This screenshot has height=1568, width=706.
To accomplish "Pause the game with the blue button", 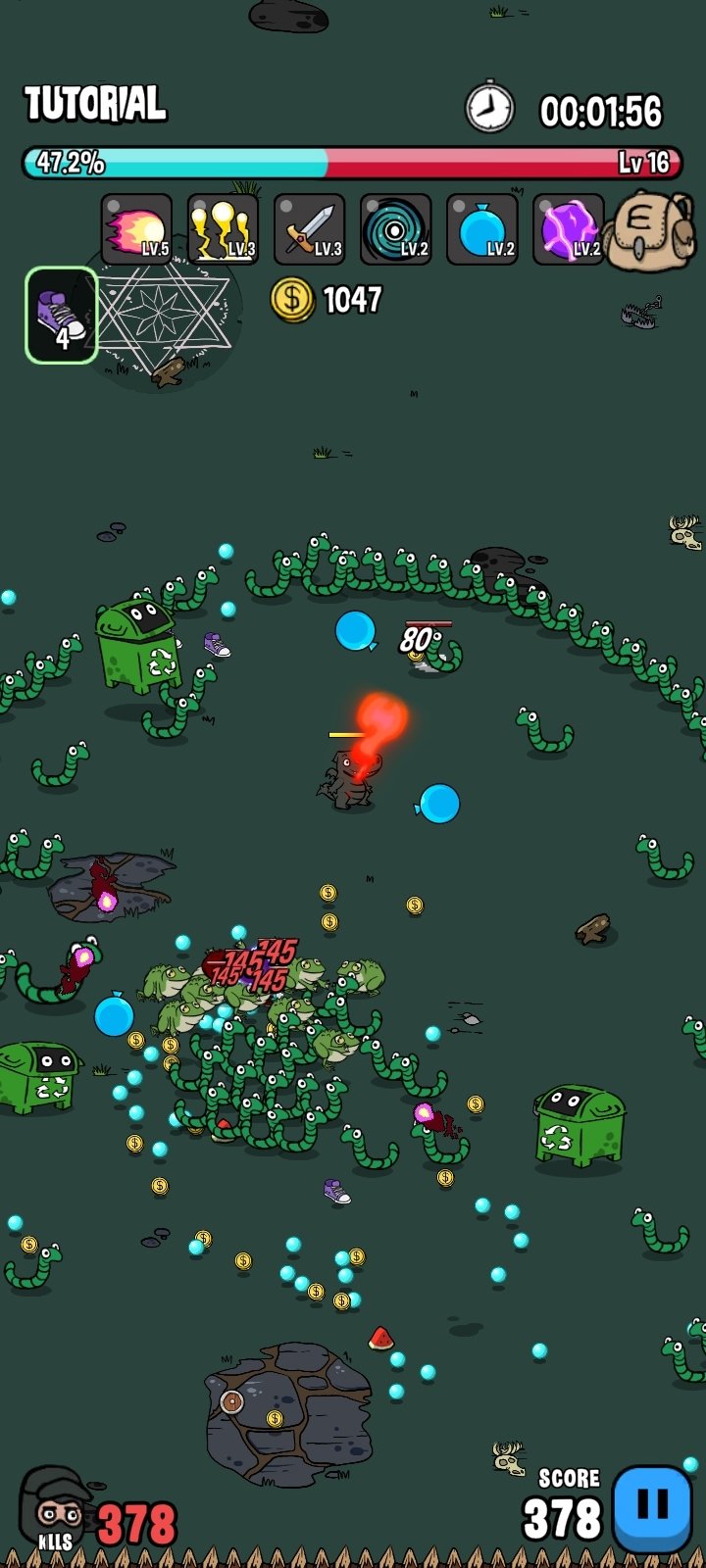I will [652, 1508].
